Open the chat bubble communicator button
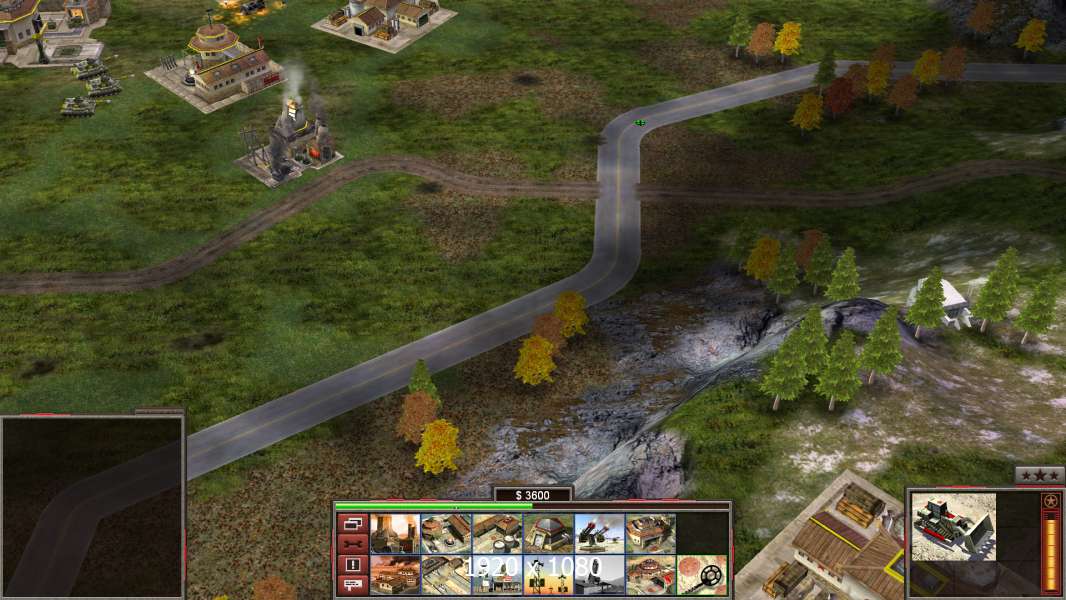Viewport: 1066px width, 600px height. point(352,585)
